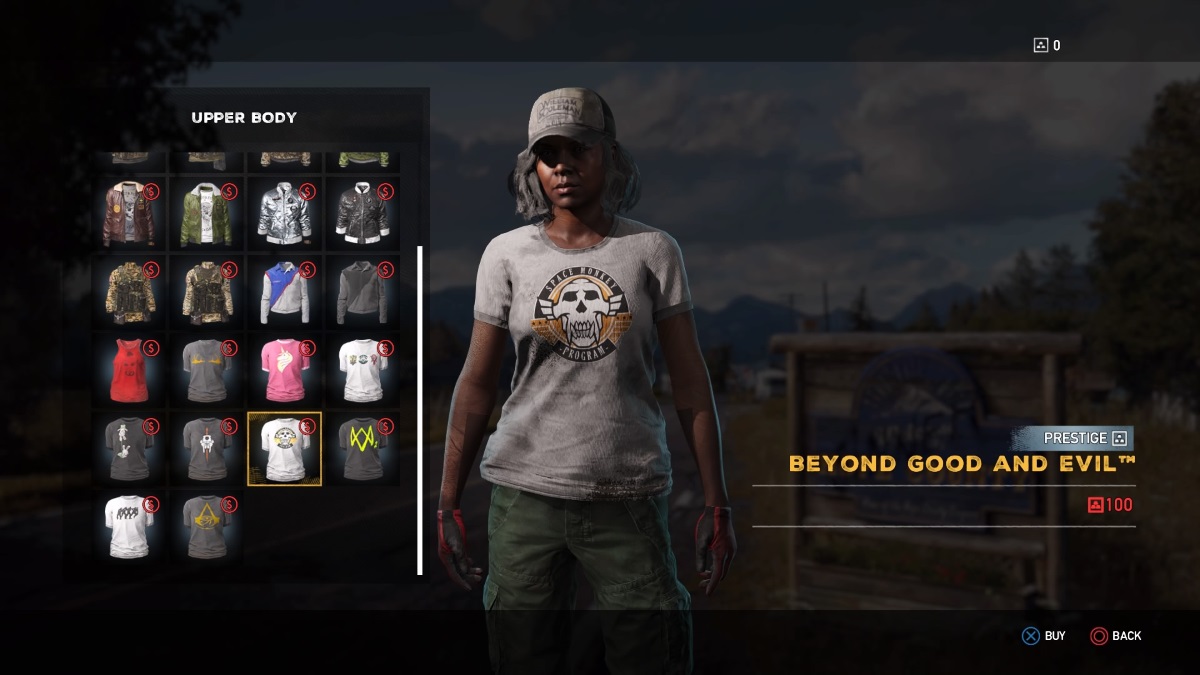Select the shiny silver jacket
The image size is (1200, 675).
(285, 213)
